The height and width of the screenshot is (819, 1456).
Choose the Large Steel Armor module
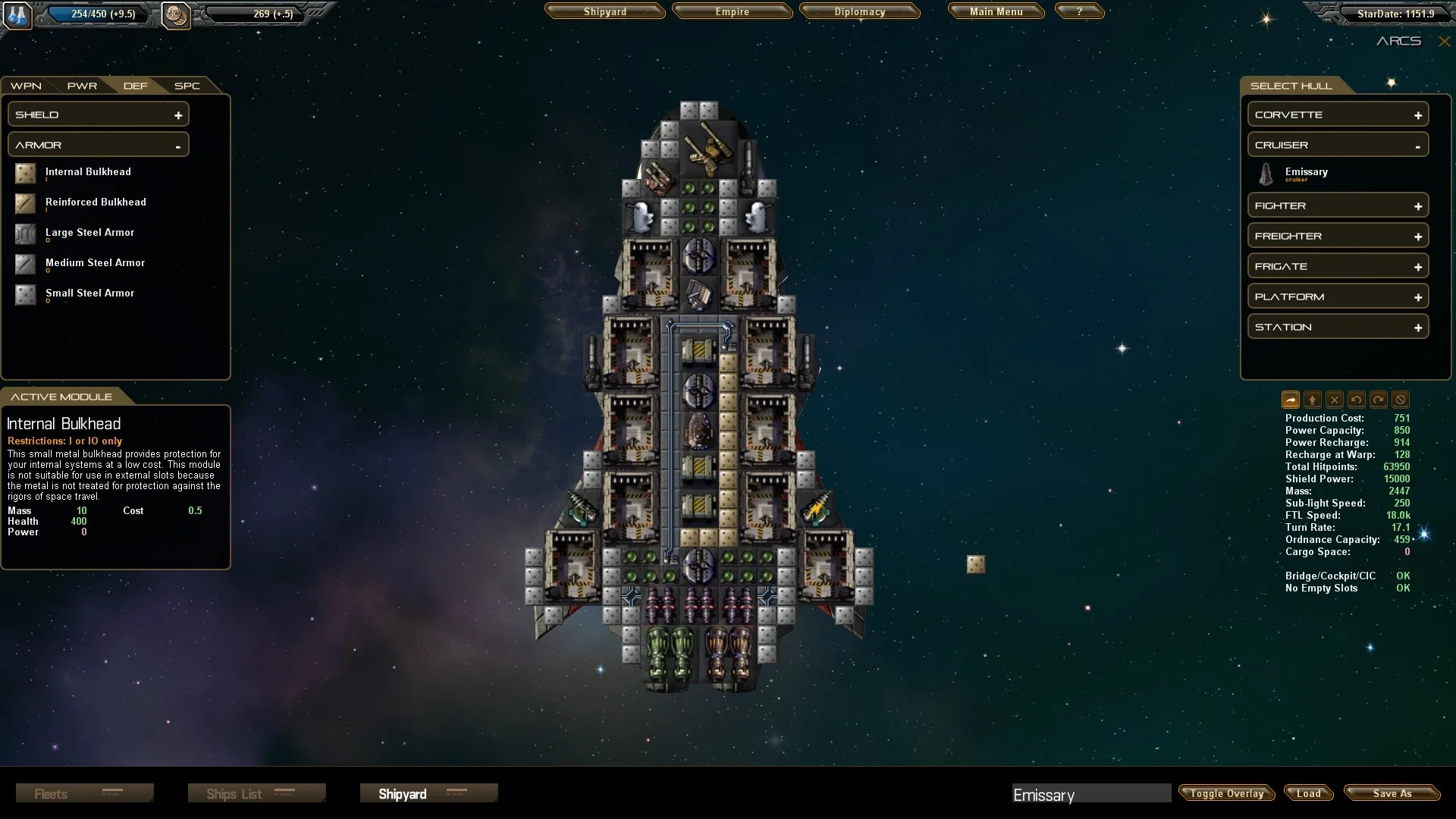point(89,233)
